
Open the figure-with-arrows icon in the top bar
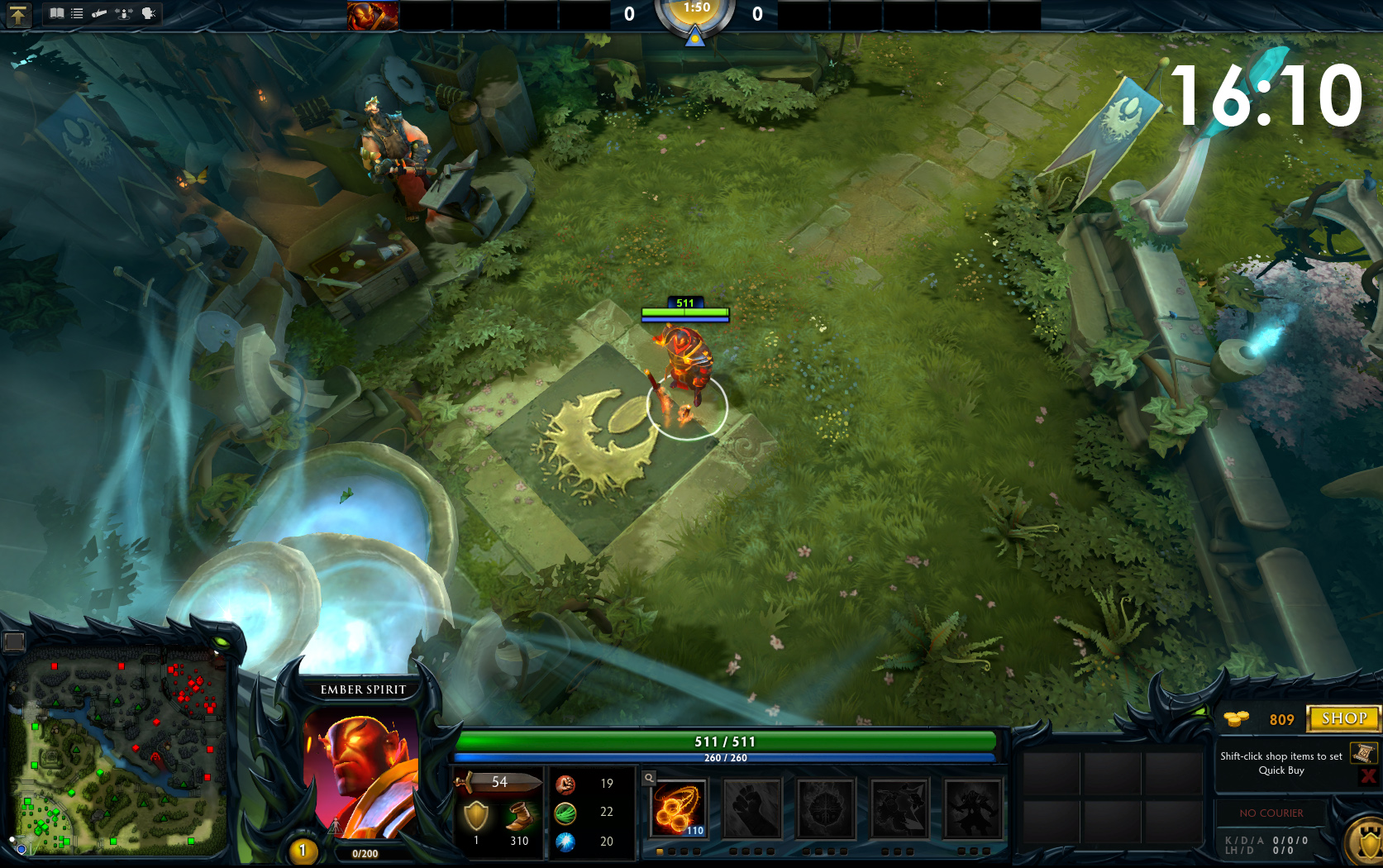click(124, 13)
